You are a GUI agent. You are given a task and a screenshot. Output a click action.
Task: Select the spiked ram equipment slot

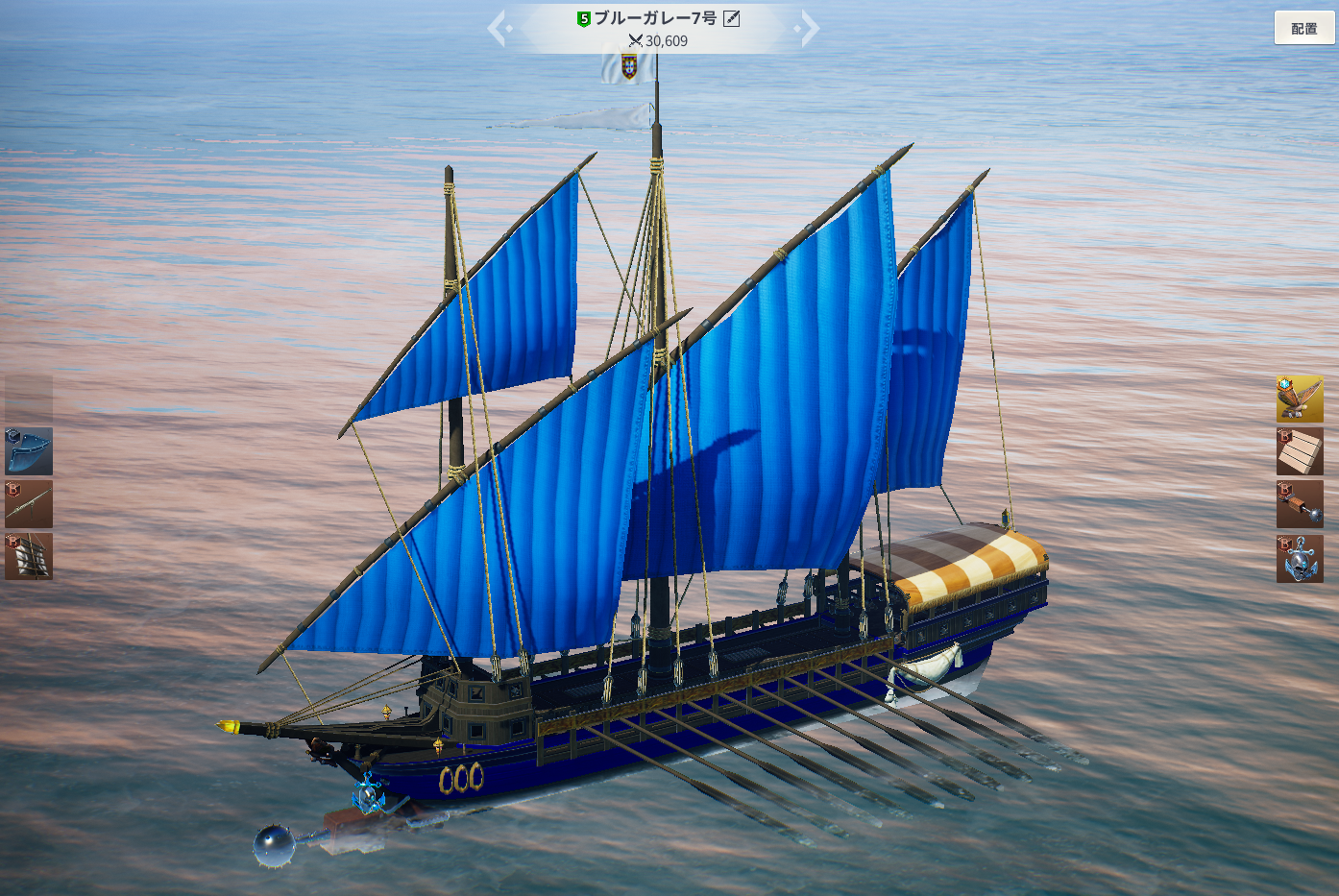coord(1300,504)
